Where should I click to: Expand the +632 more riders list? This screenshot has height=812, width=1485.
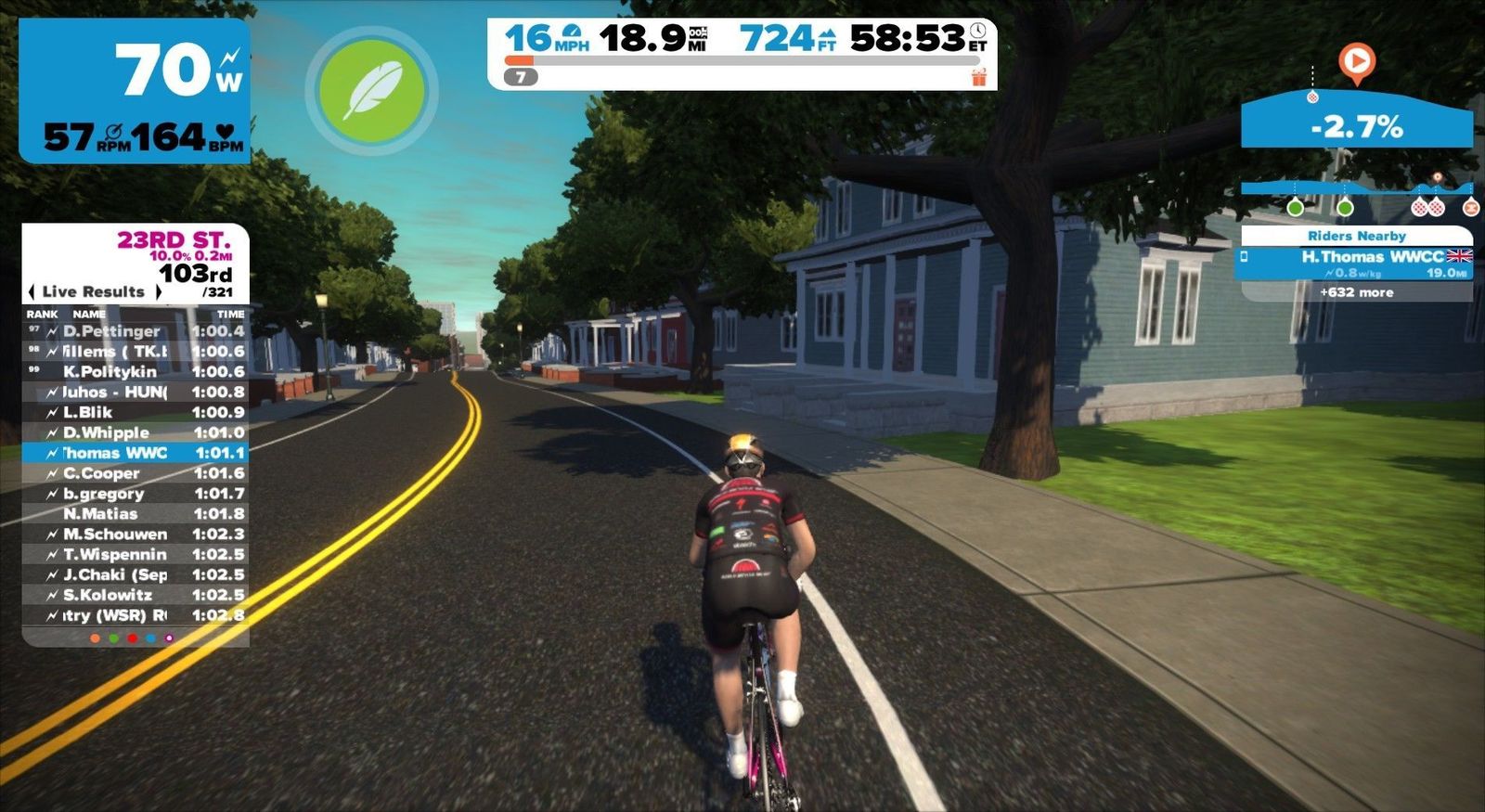pos(1356,292)
